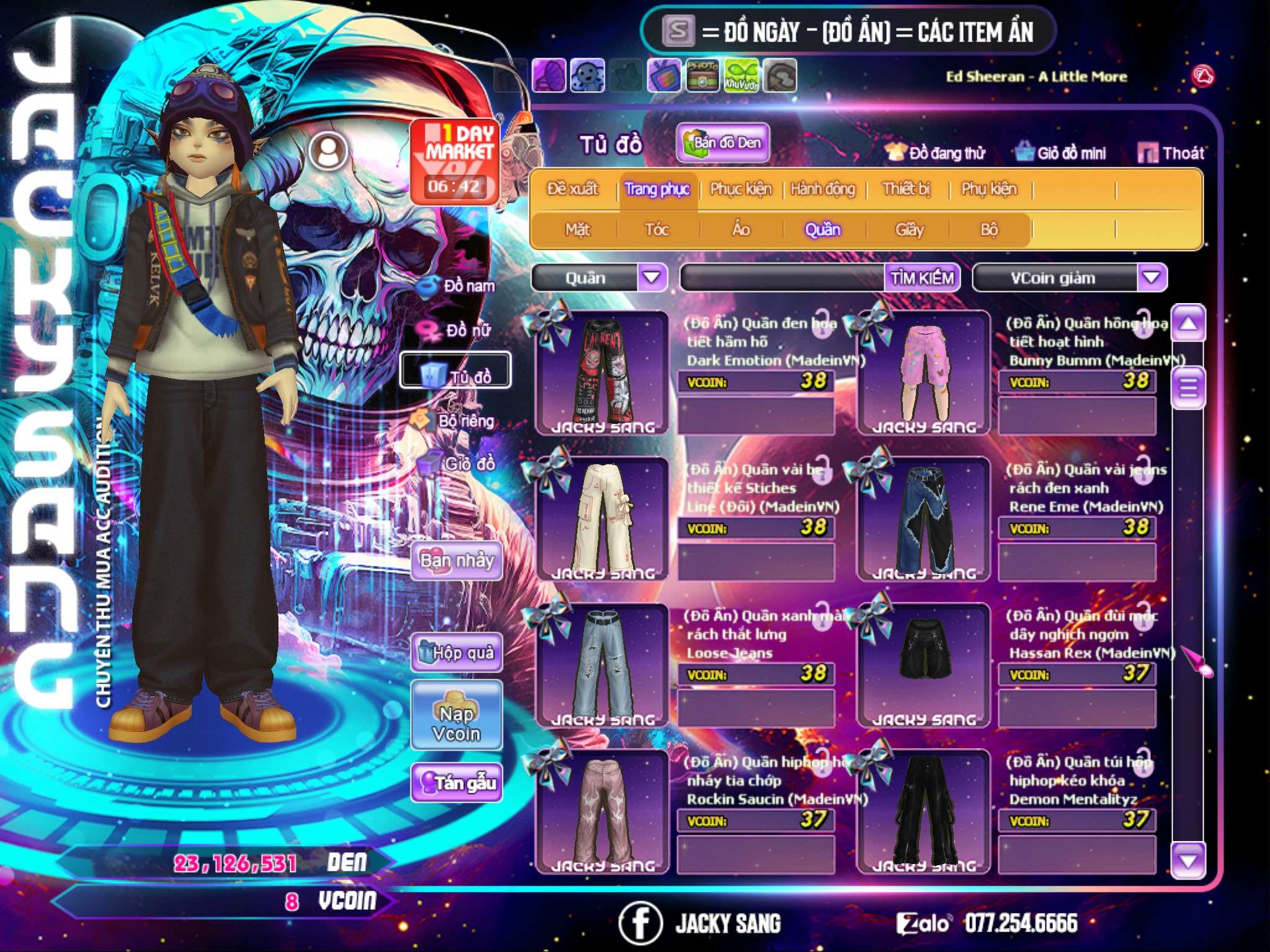Open the VCoin giảm sort dropdown
1270x952 pixels.
1152,278
